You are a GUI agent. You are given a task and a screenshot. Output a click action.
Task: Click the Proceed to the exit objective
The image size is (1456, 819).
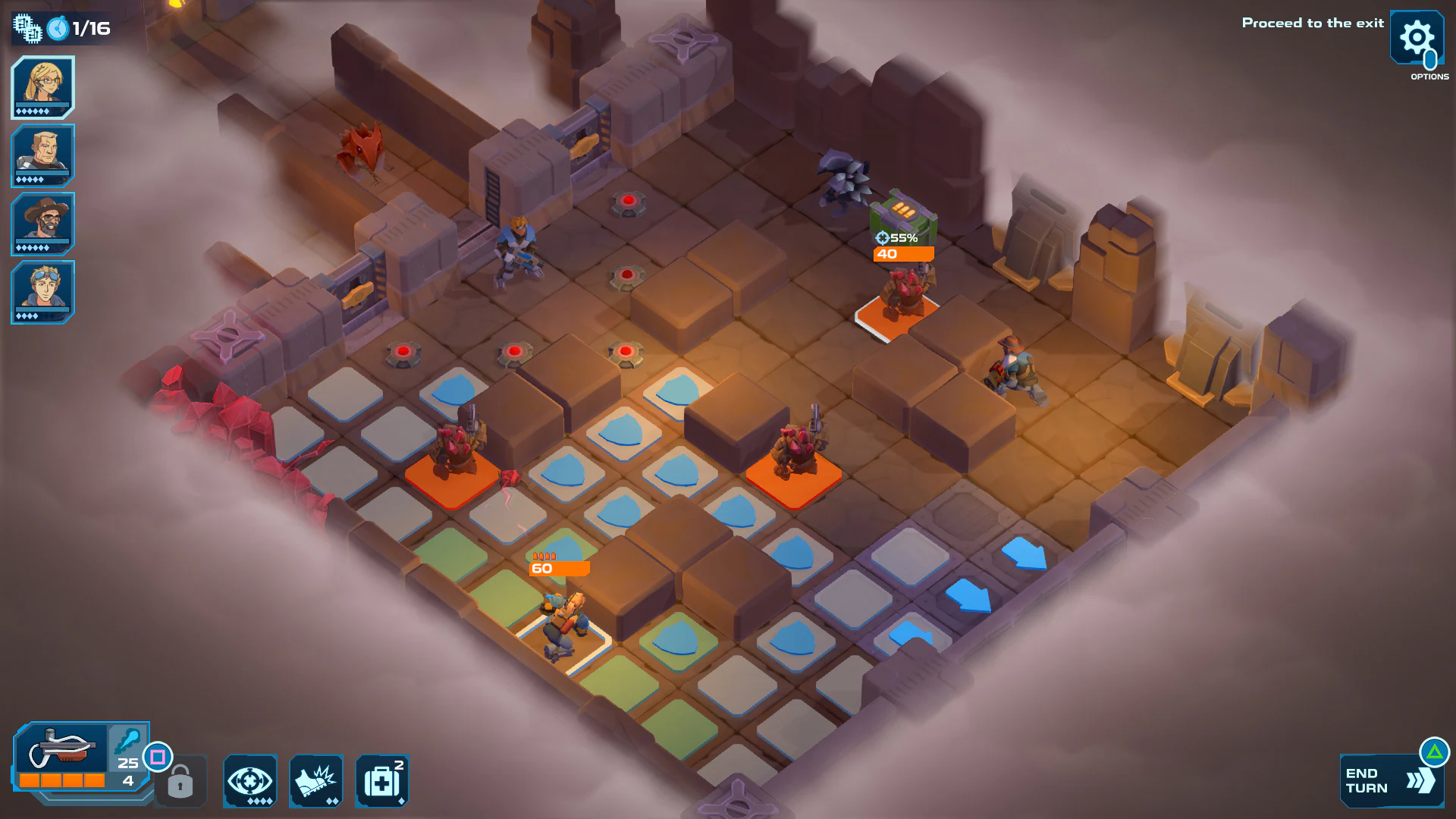1313,24
